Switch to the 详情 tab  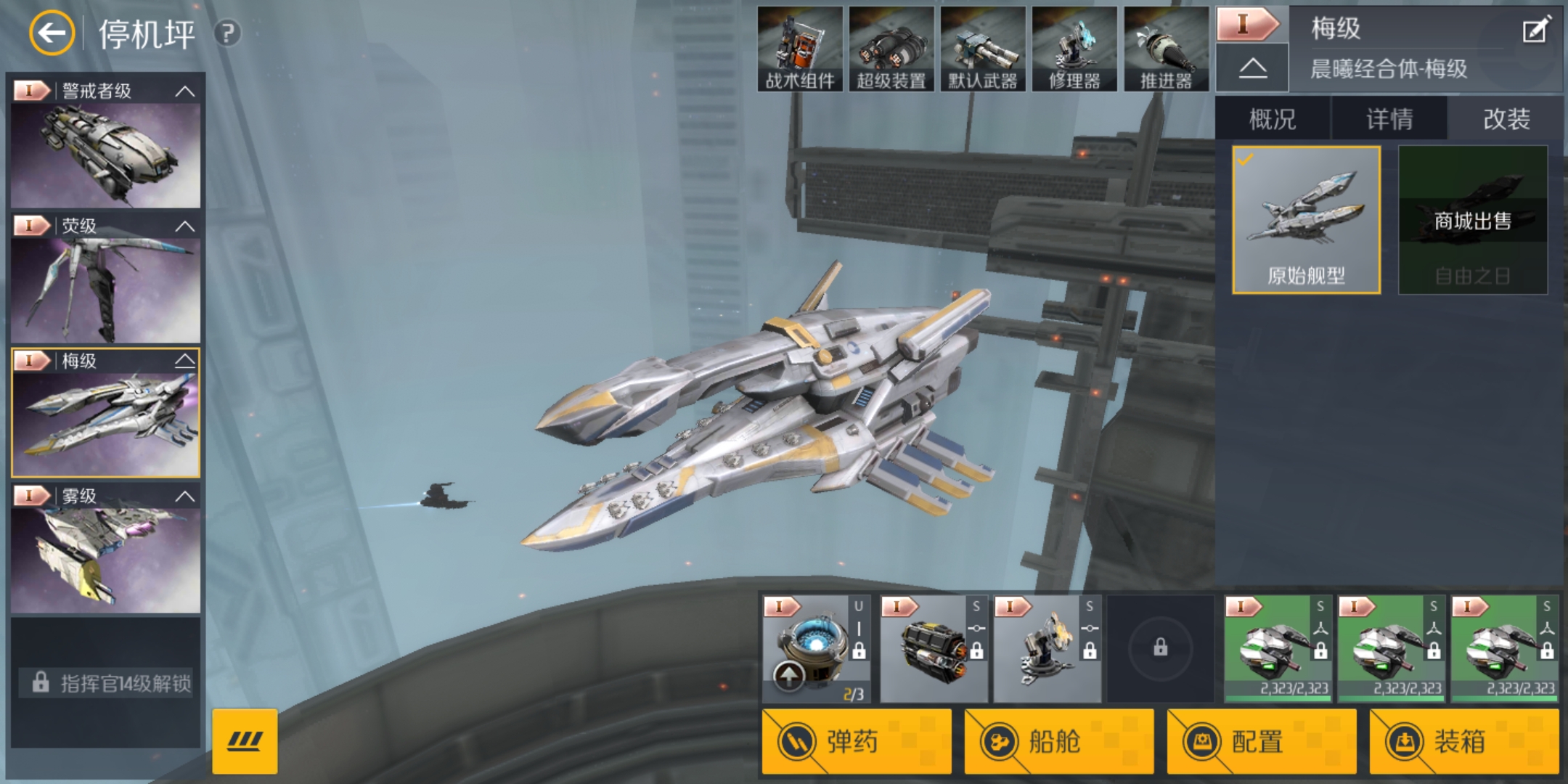click(x=1389, y=119)
